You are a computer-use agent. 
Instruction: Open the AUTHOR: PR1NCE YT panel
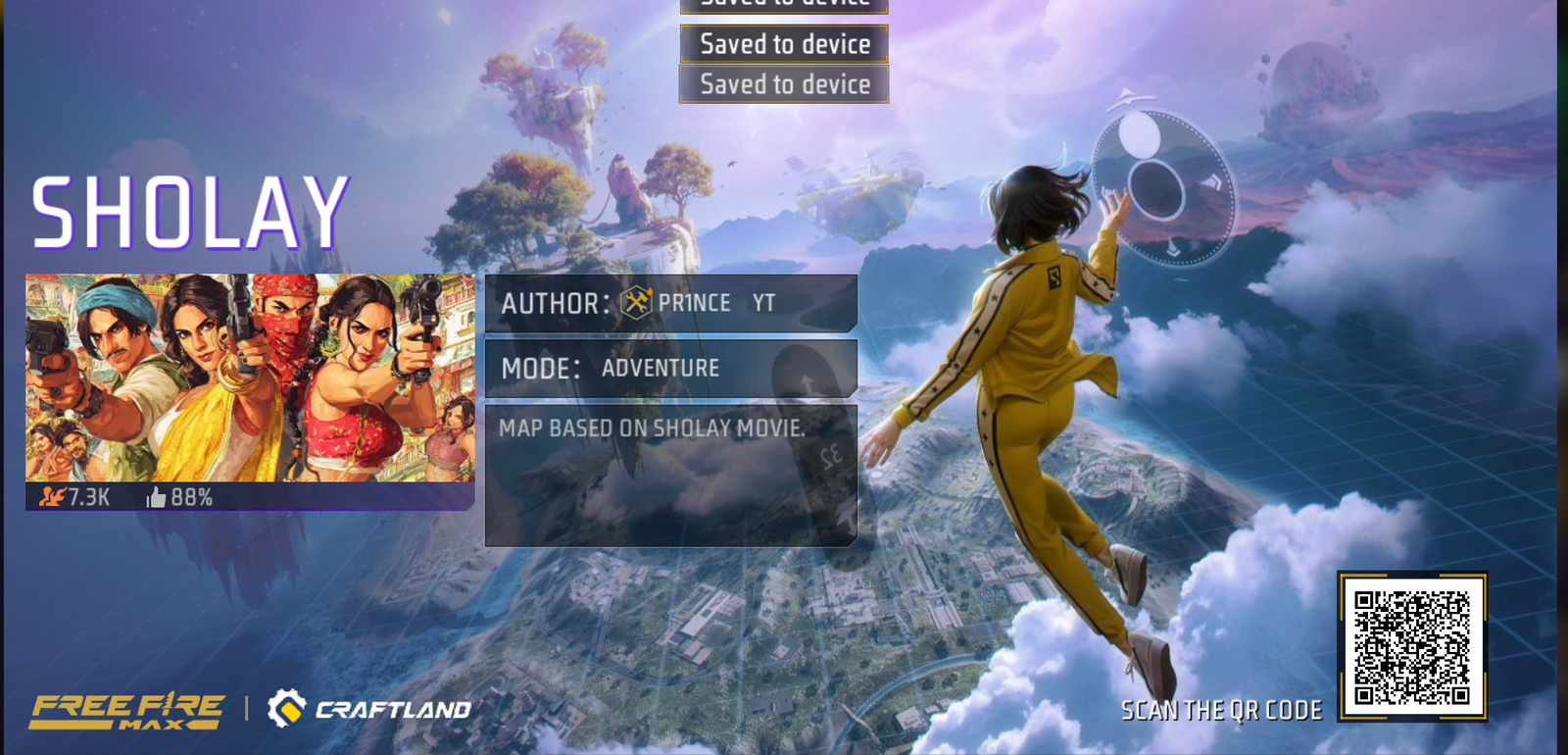(672, 303)
